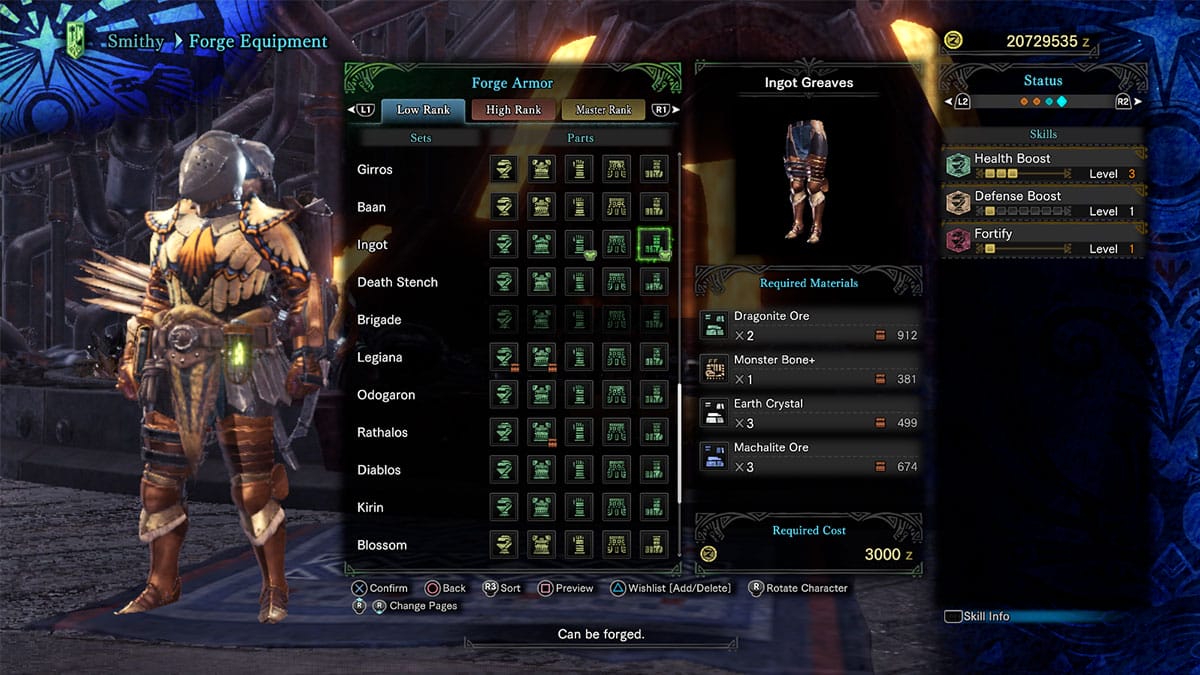The image size is (1200, 675).
Task: Select the Earth Crystal material row
Action: click(808, 413)
